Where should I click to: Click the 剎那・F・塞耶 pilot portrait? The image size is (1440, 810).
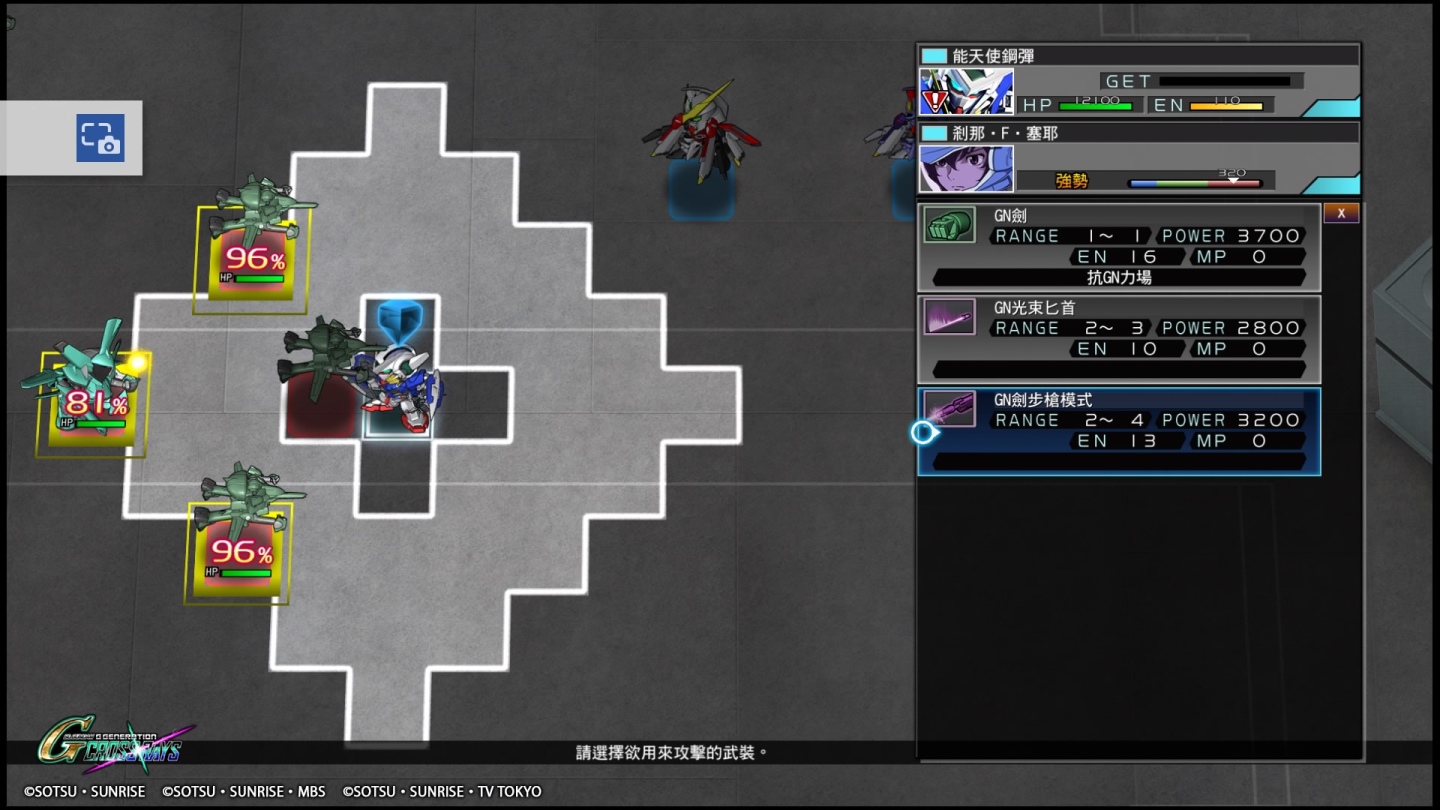(965, 168)
